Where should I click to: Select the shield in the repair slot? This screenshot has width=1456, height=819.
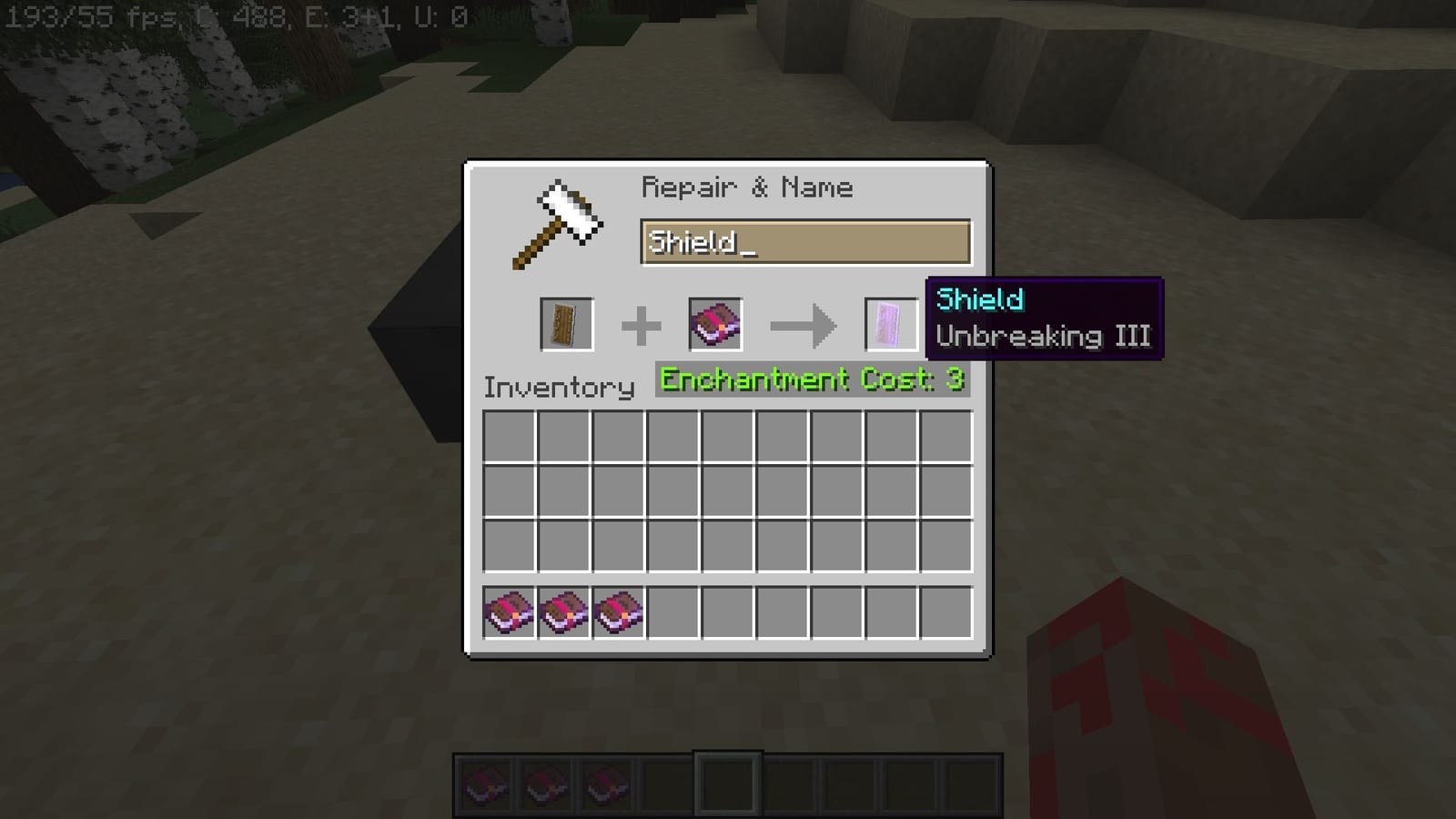tap(565, 325)
